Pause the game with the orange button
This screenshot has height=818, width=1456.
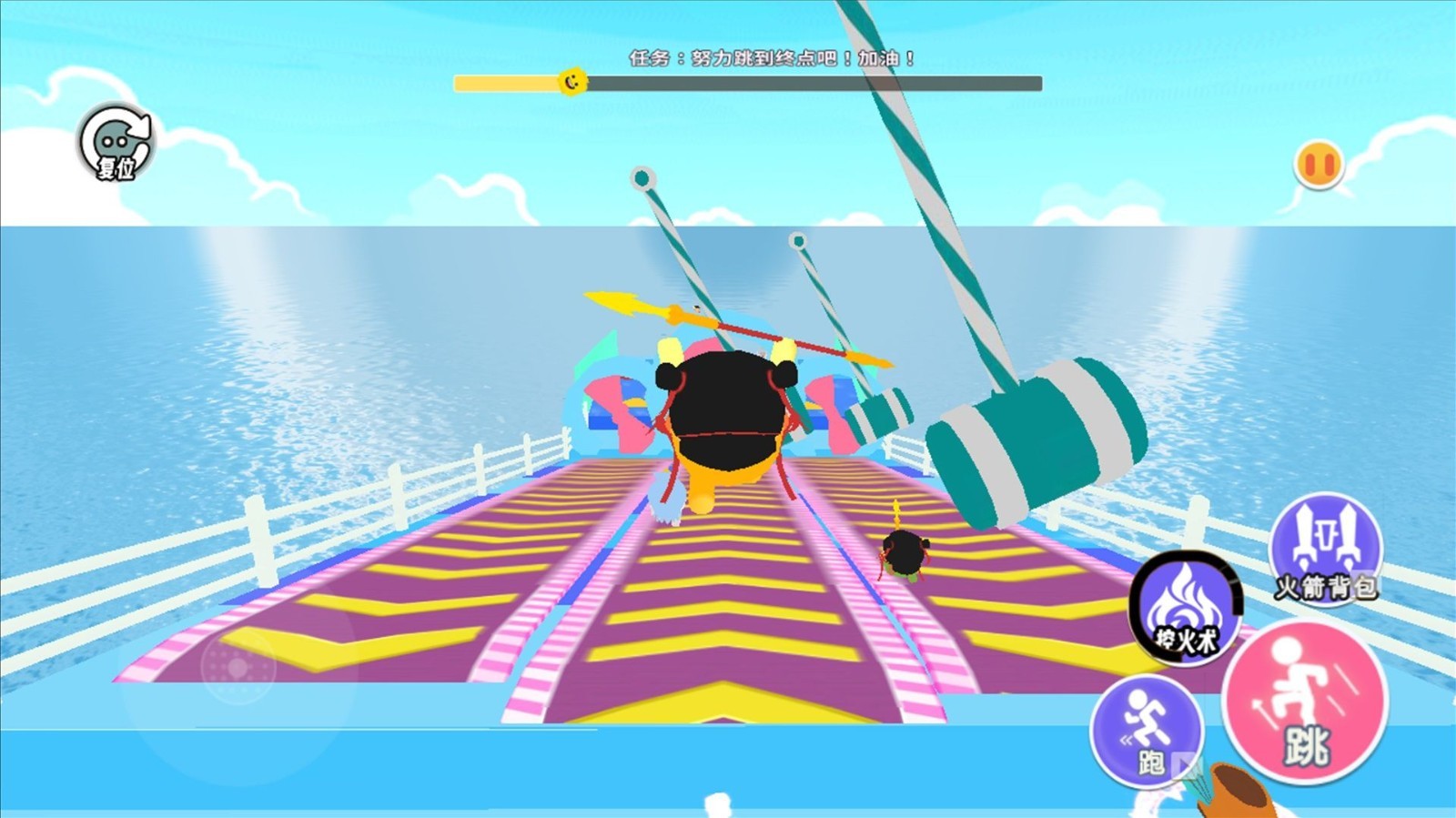[x=1319, y=166]
